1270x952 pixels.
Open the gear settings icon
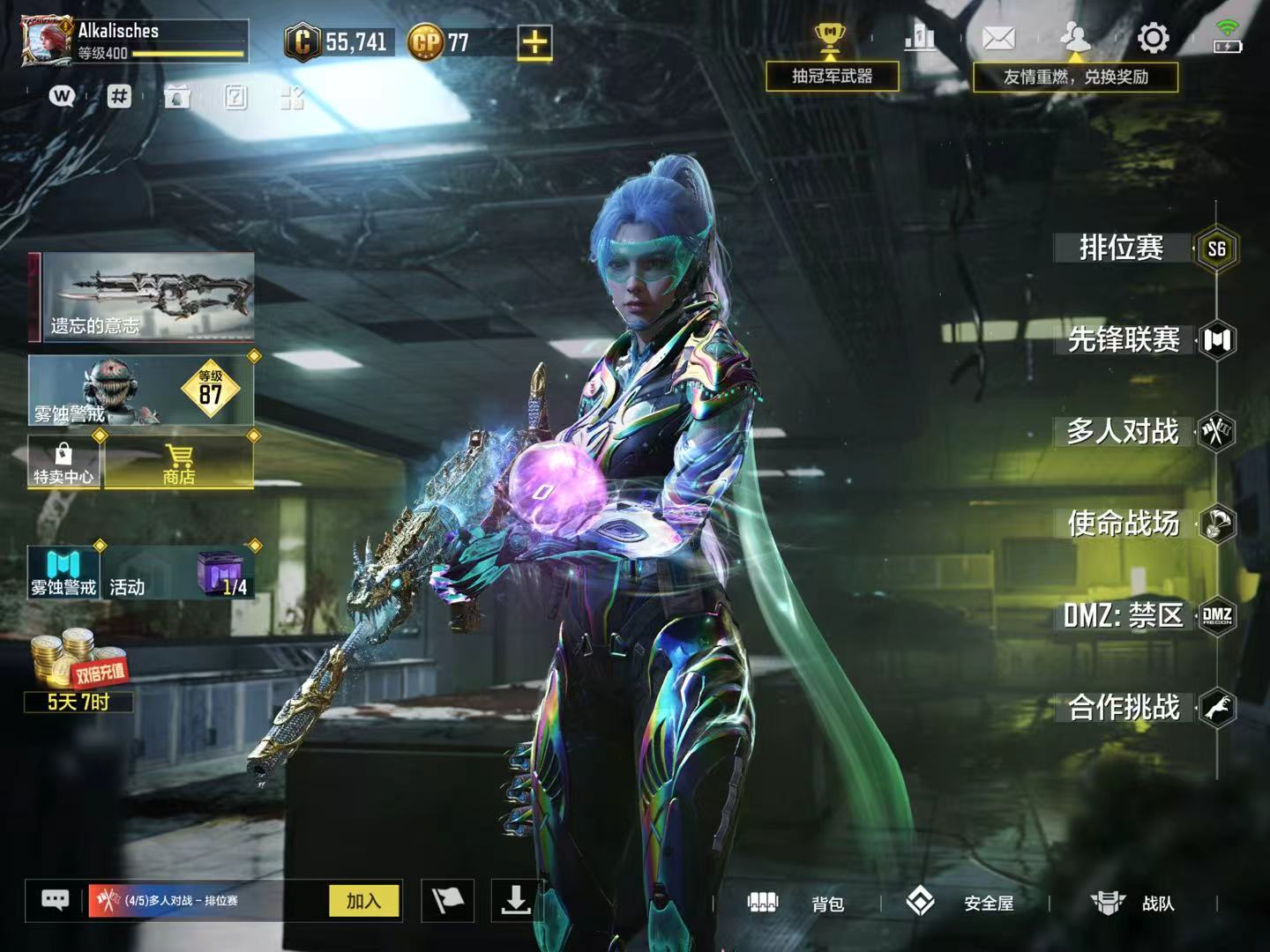click(1153, 38)
